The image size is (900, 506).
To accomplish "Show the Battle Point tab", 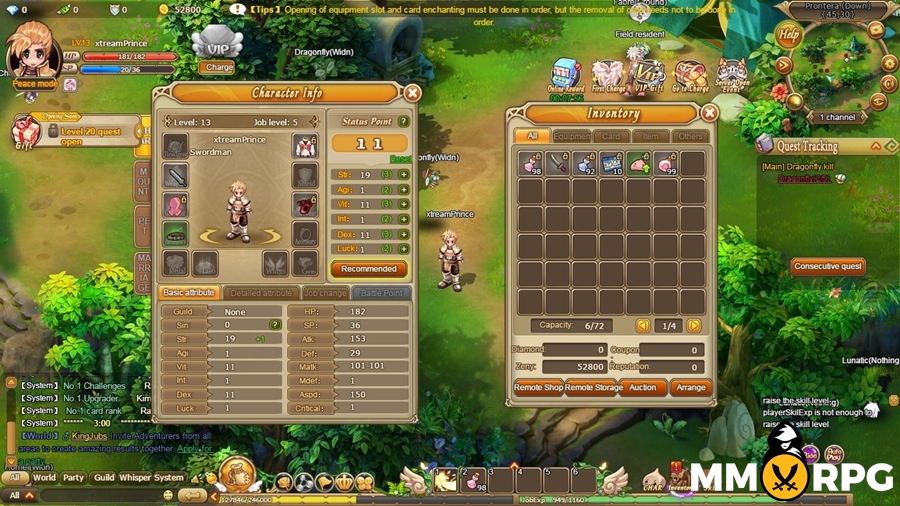I will click(x=381, y=293).
